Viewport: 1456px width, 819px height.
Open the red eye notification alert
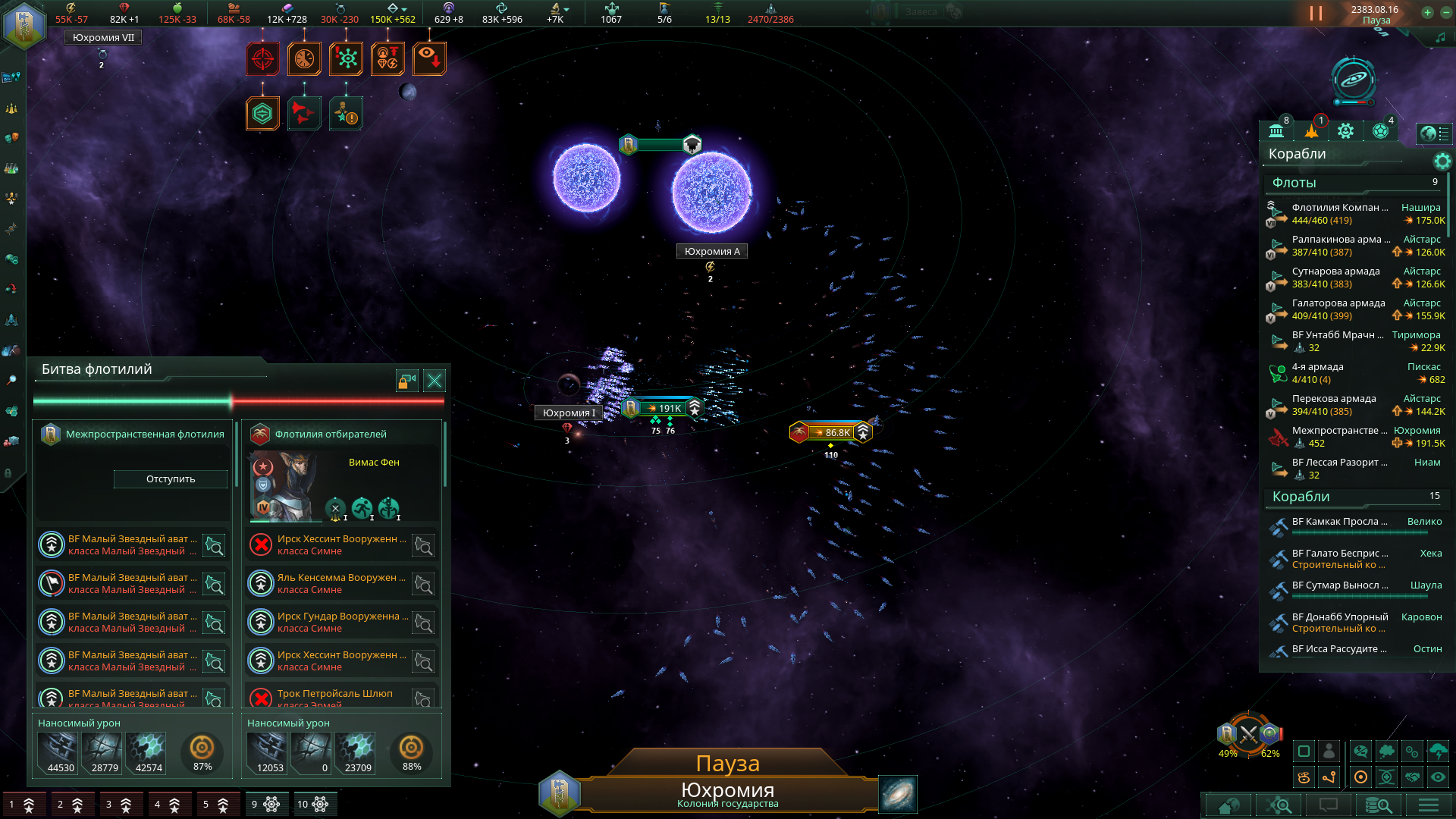tap(429, 58)
